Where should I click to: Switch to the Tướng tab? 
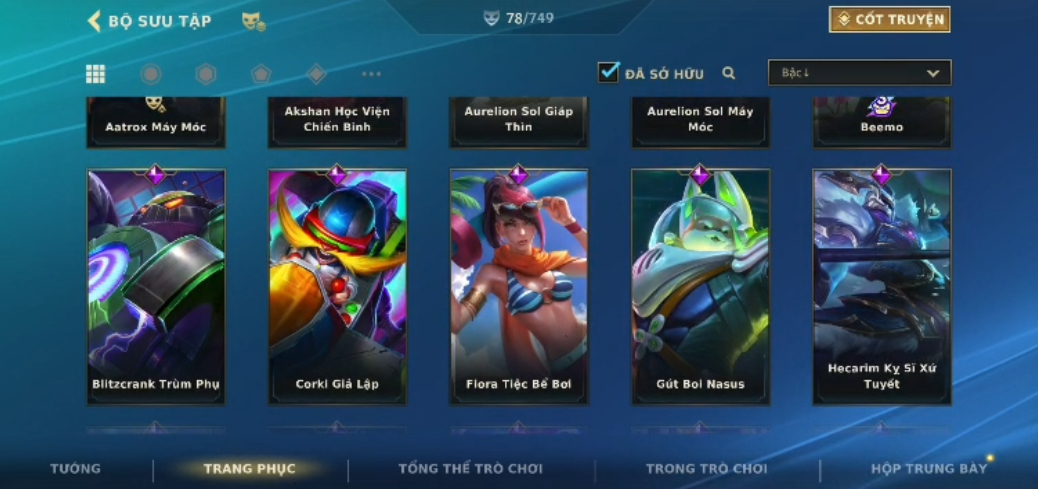click(x=75, y=468)
